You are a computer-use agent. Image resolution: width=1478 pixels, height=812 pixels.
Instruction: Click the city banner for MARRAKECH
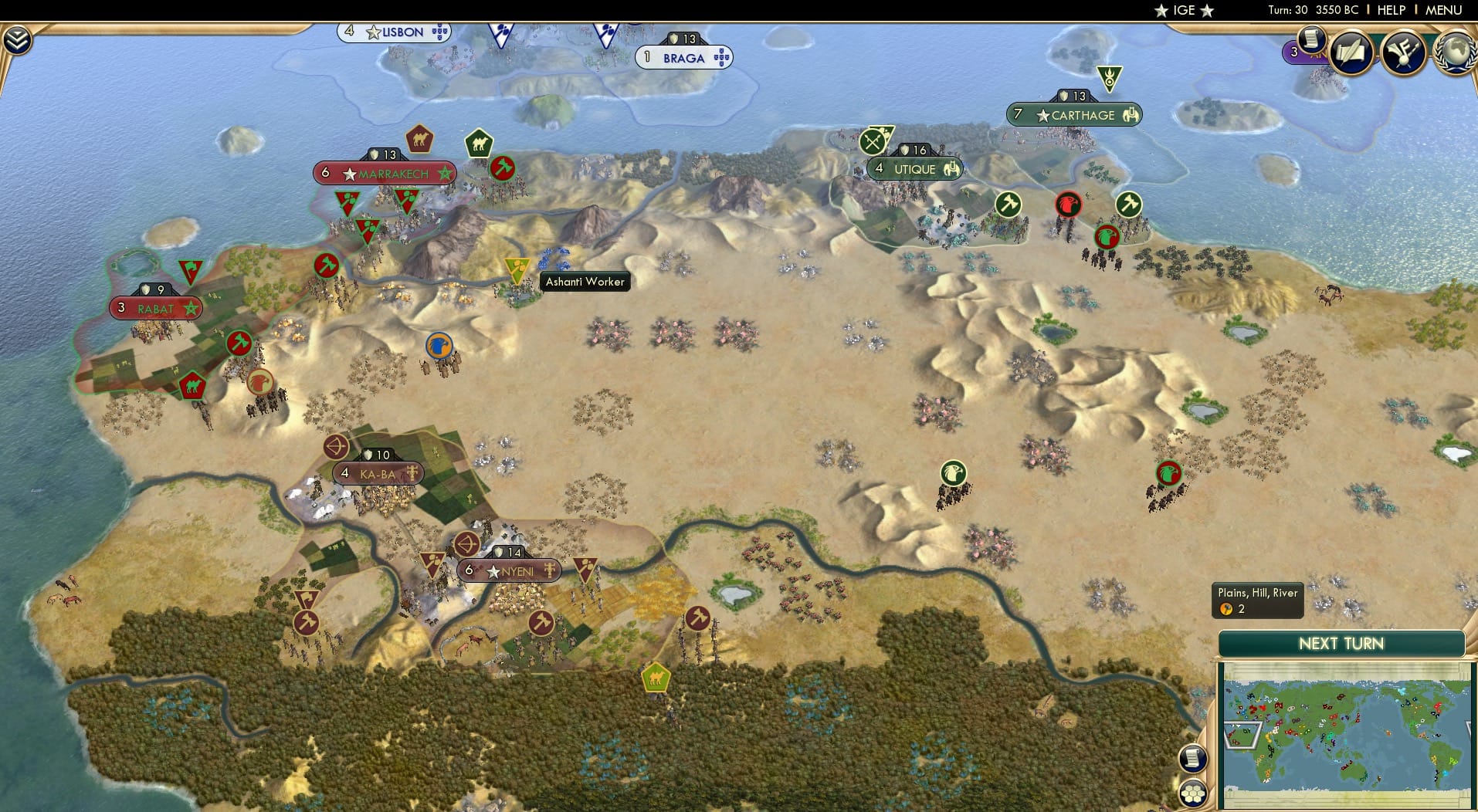tap(385, 174)
